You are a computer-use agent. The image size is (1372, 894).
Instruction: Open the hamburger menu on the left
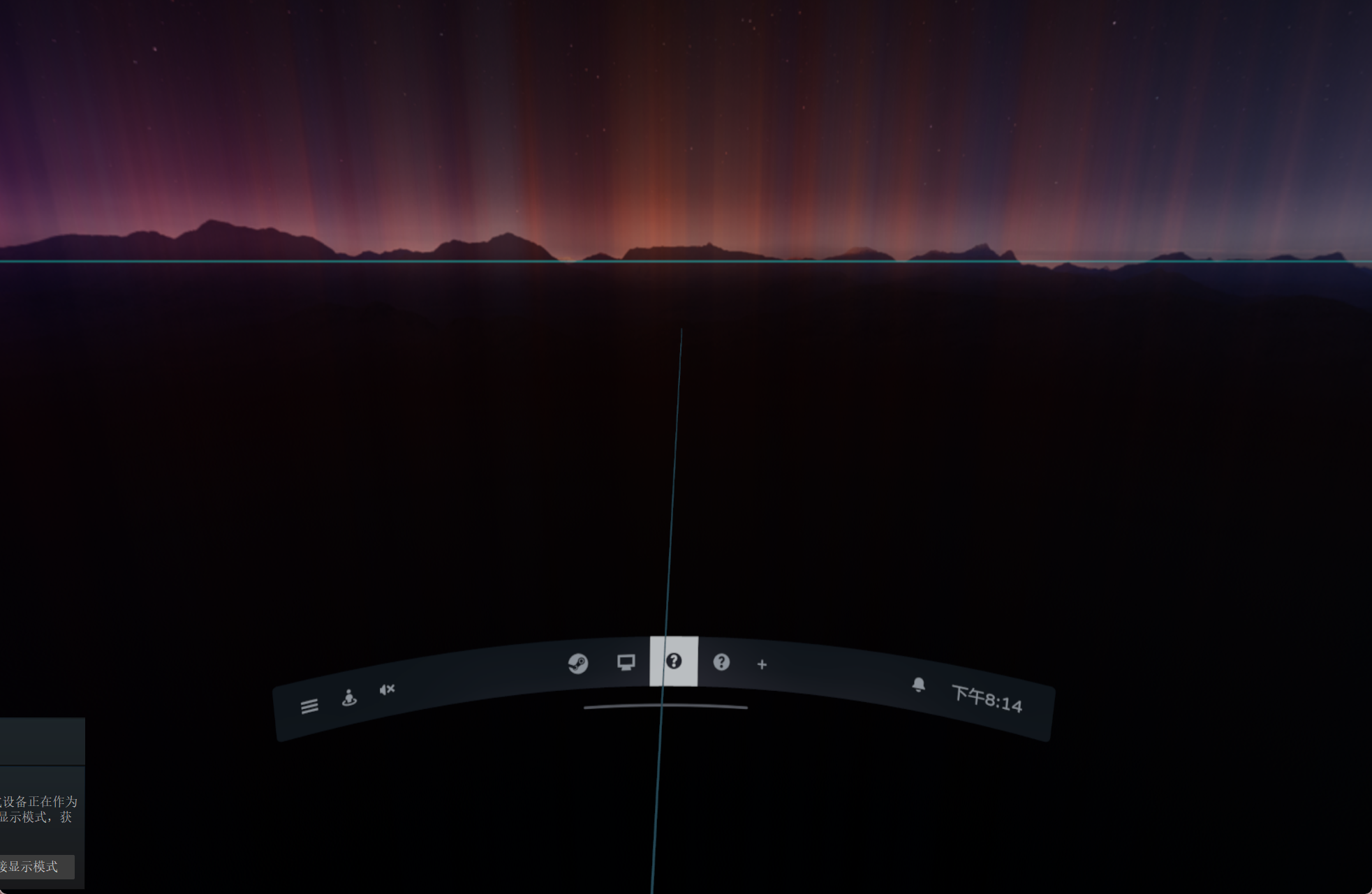tap(309, 706)
